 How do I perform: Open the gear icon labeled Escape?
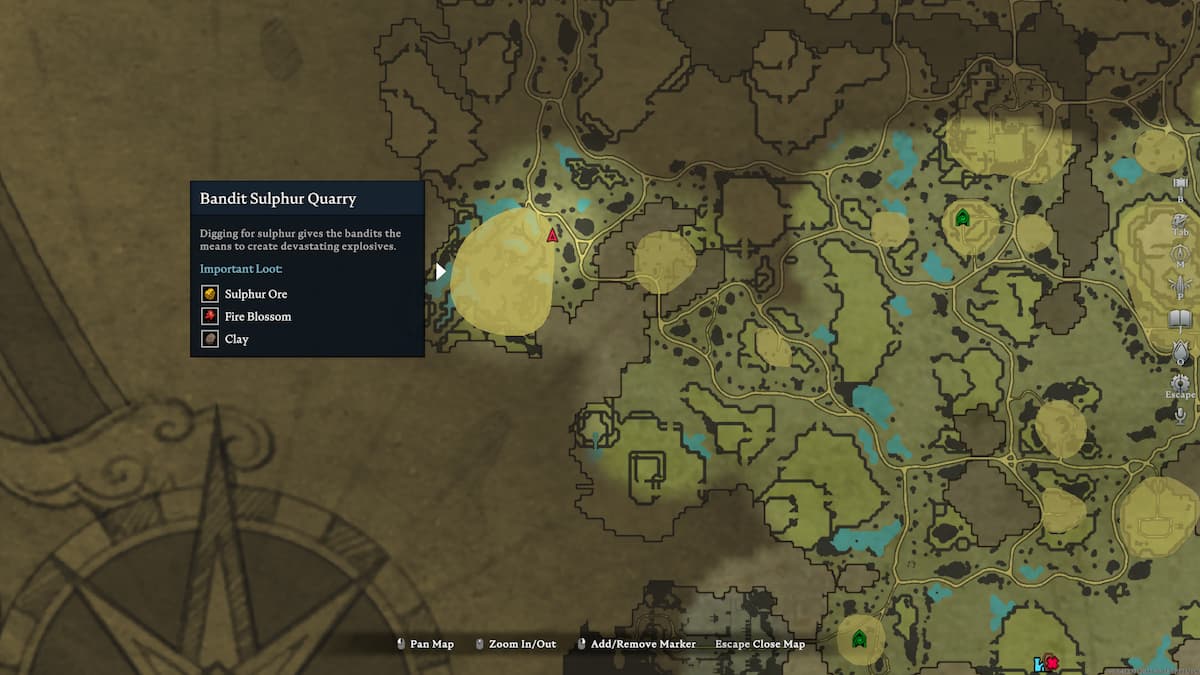1180,383
